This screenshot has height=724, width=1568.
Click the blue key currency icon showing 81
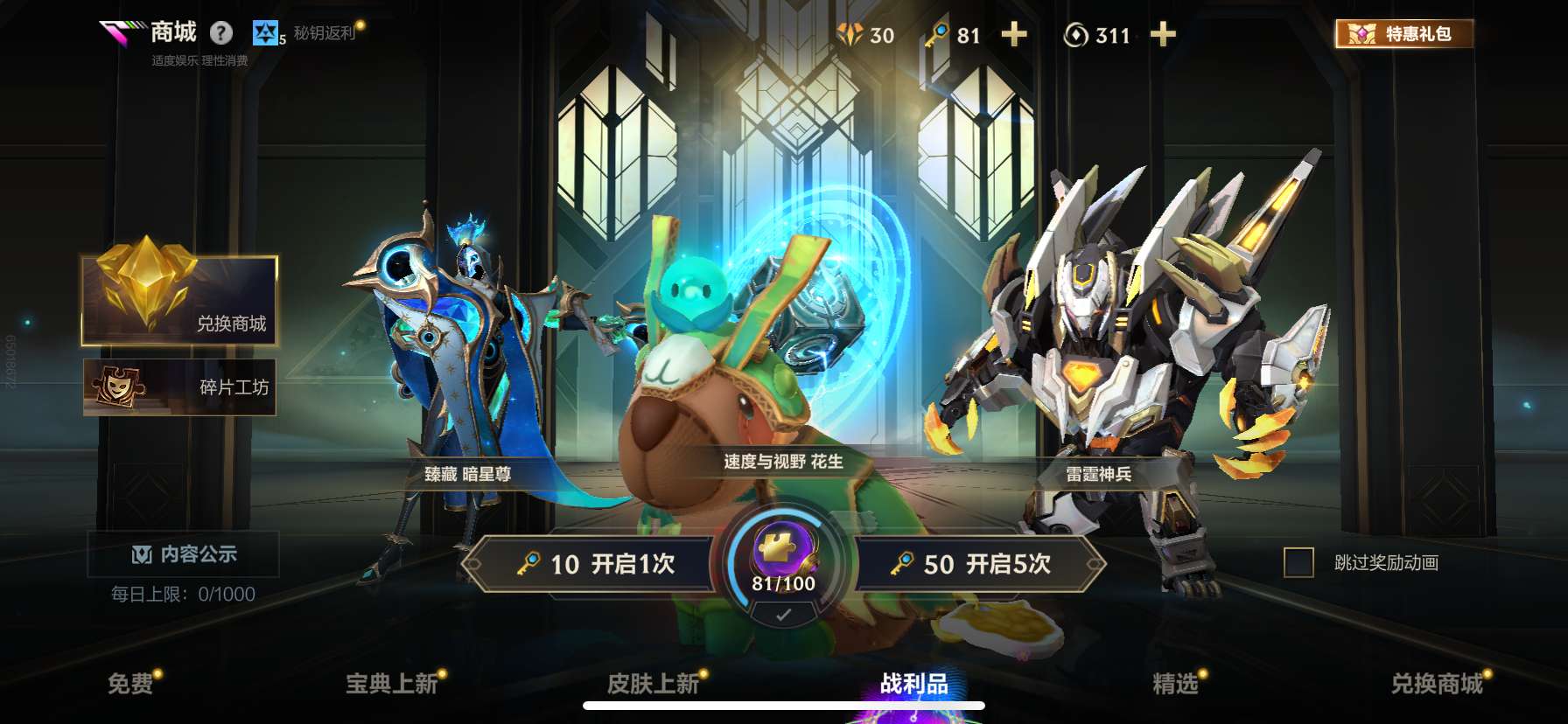(x=935, y=35)
